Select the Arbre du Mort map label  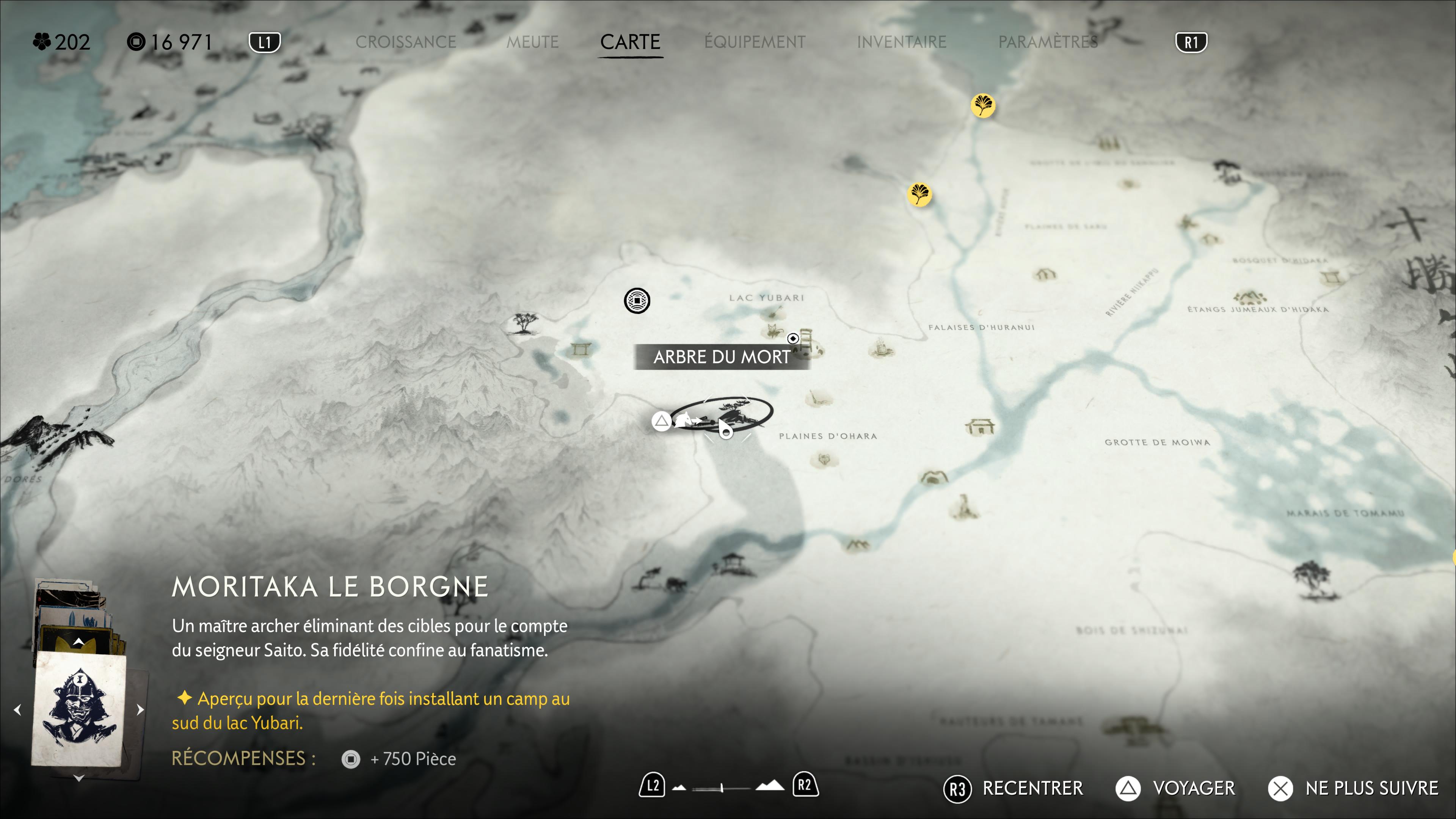721,357
